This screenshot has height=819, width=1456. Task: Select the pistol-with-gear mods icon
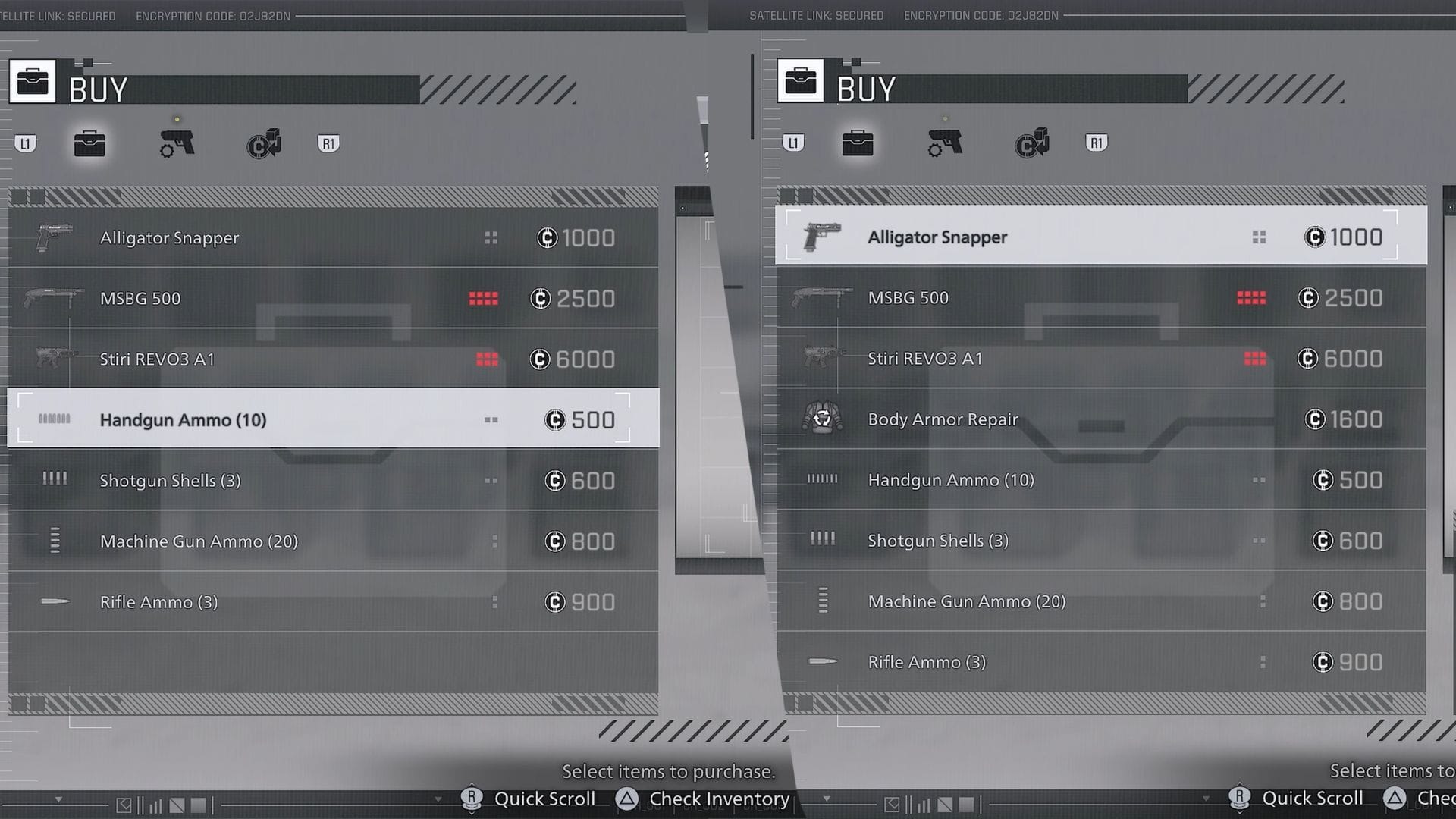(x=175, y=144)
